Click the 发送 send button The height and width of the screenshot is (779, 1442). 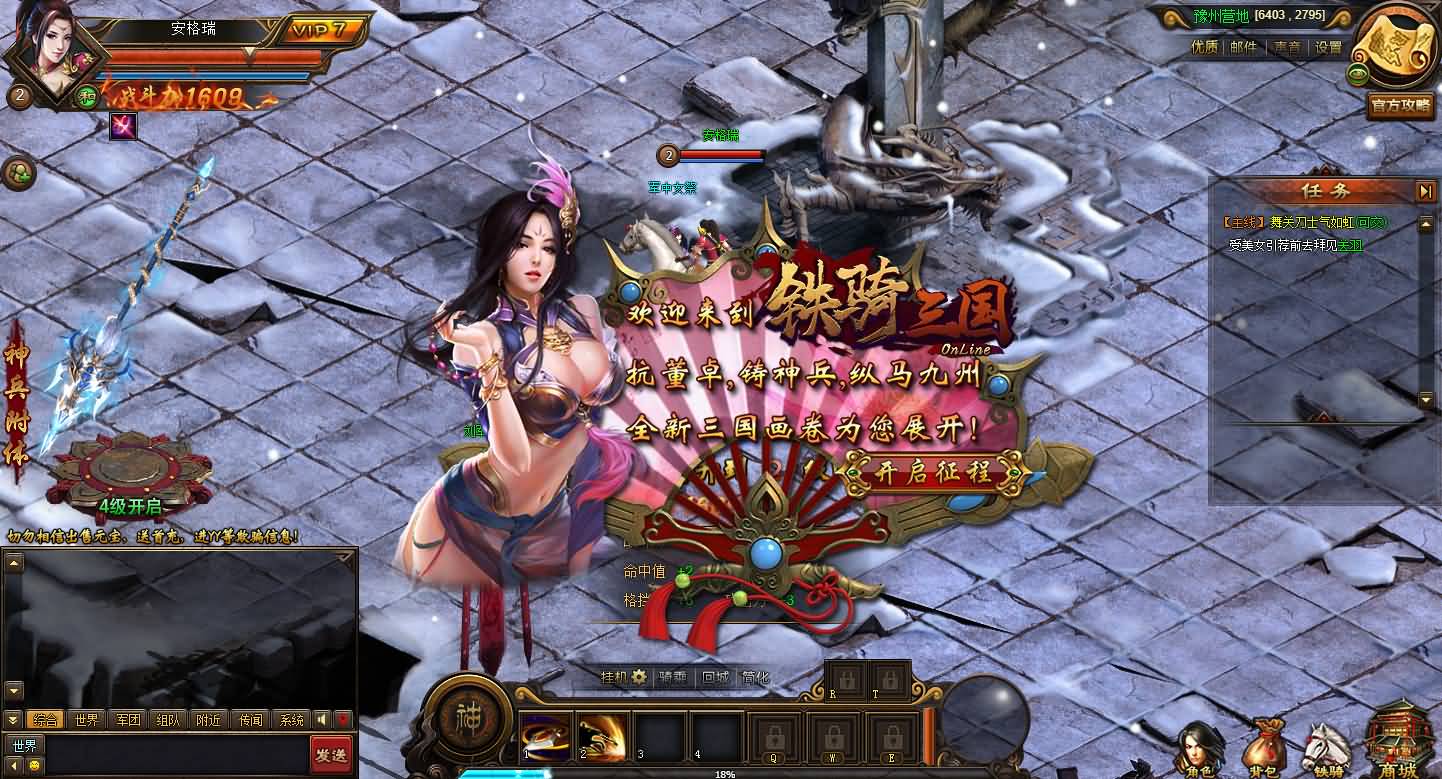333,755
